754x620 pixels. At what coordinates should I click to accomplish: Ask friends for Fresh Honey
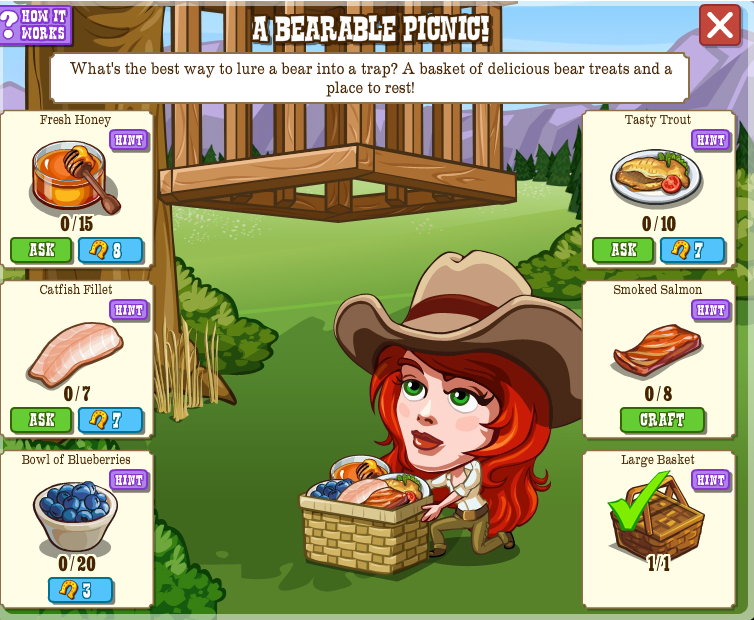coord(41,250)
